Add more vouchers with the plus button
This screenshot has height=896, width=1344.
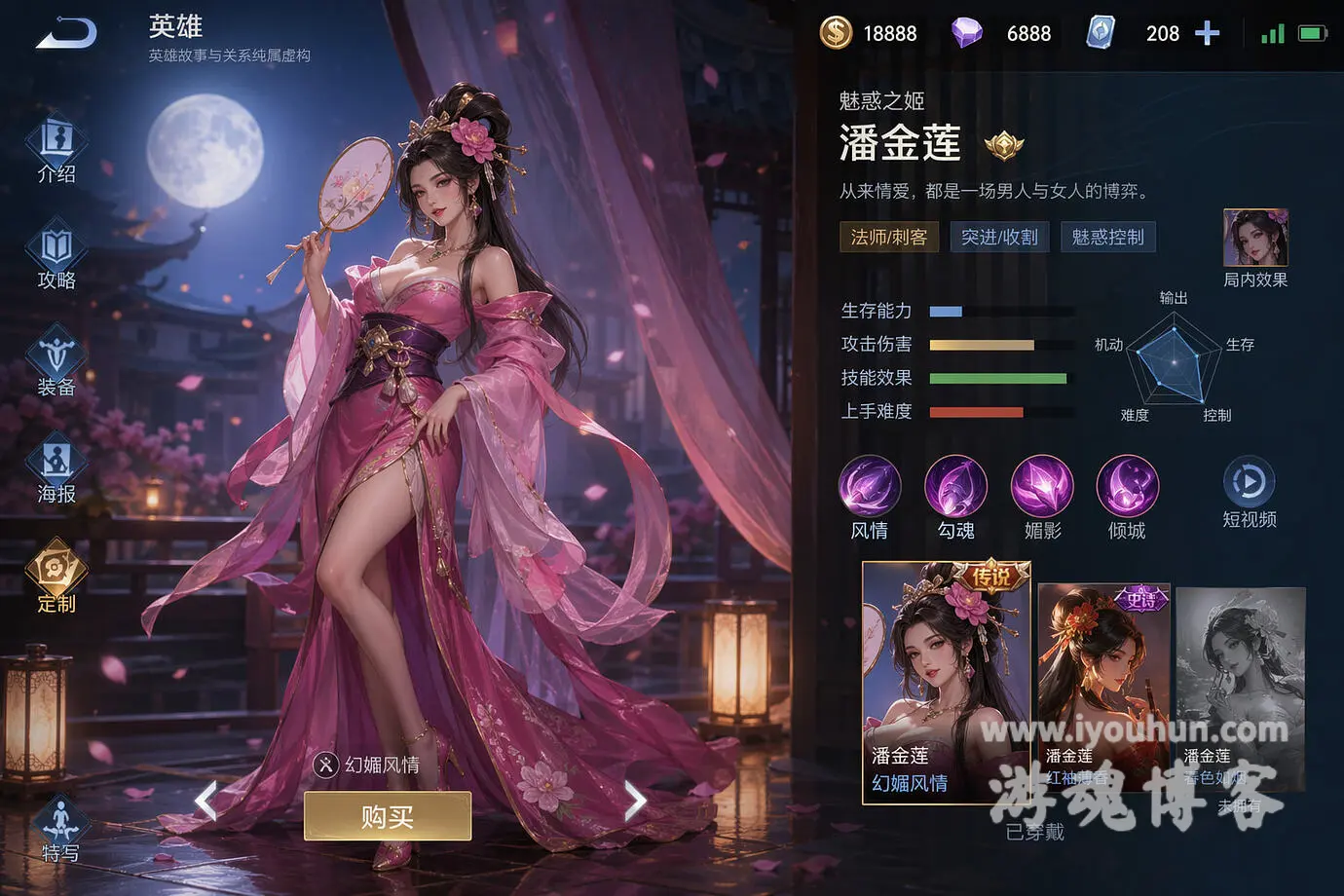point(1207,34)
